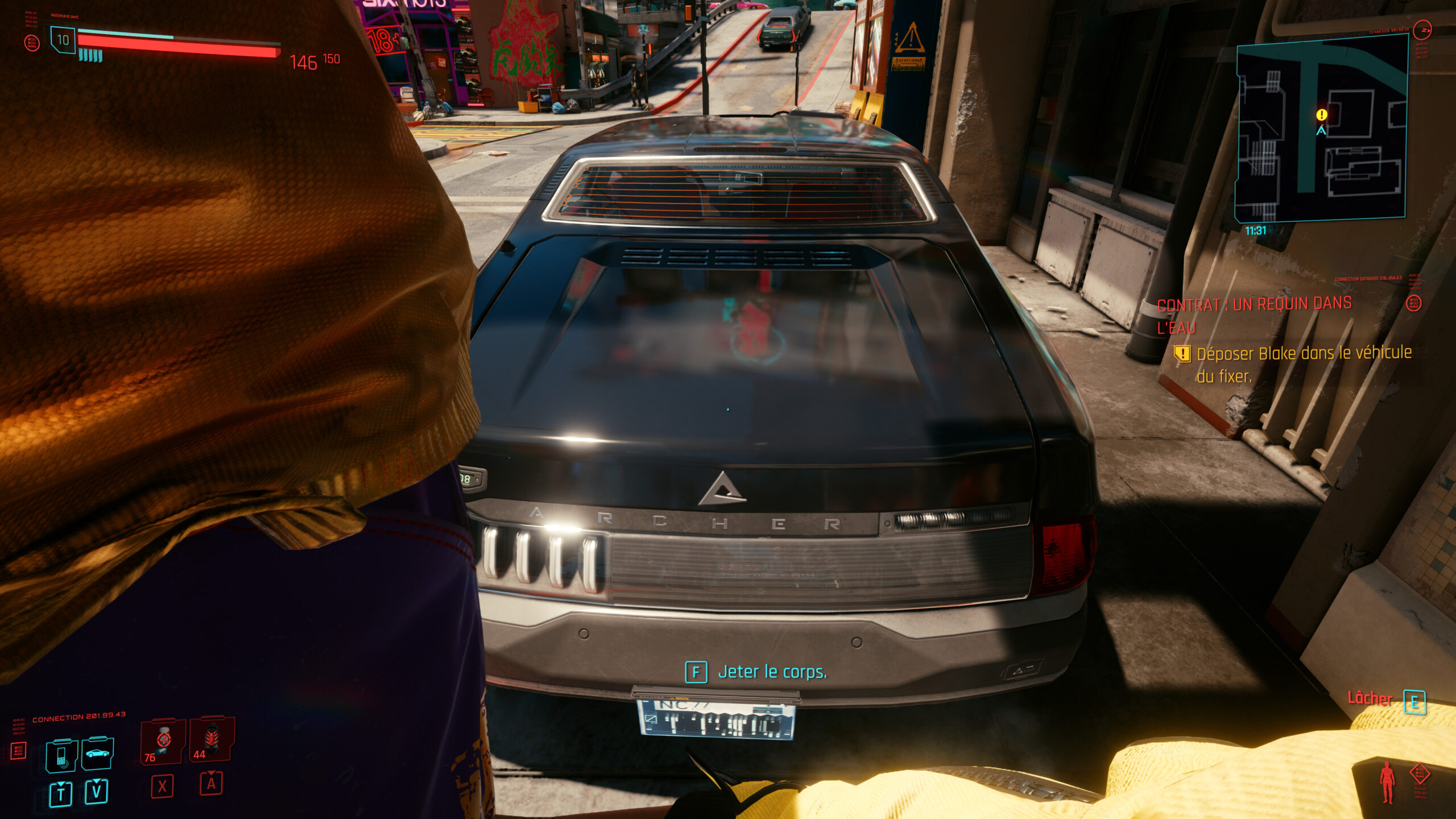Click the X key prompt under the consumable slot
The width and height of the screenshot is (1456, 819).
(x=162, y=787)
